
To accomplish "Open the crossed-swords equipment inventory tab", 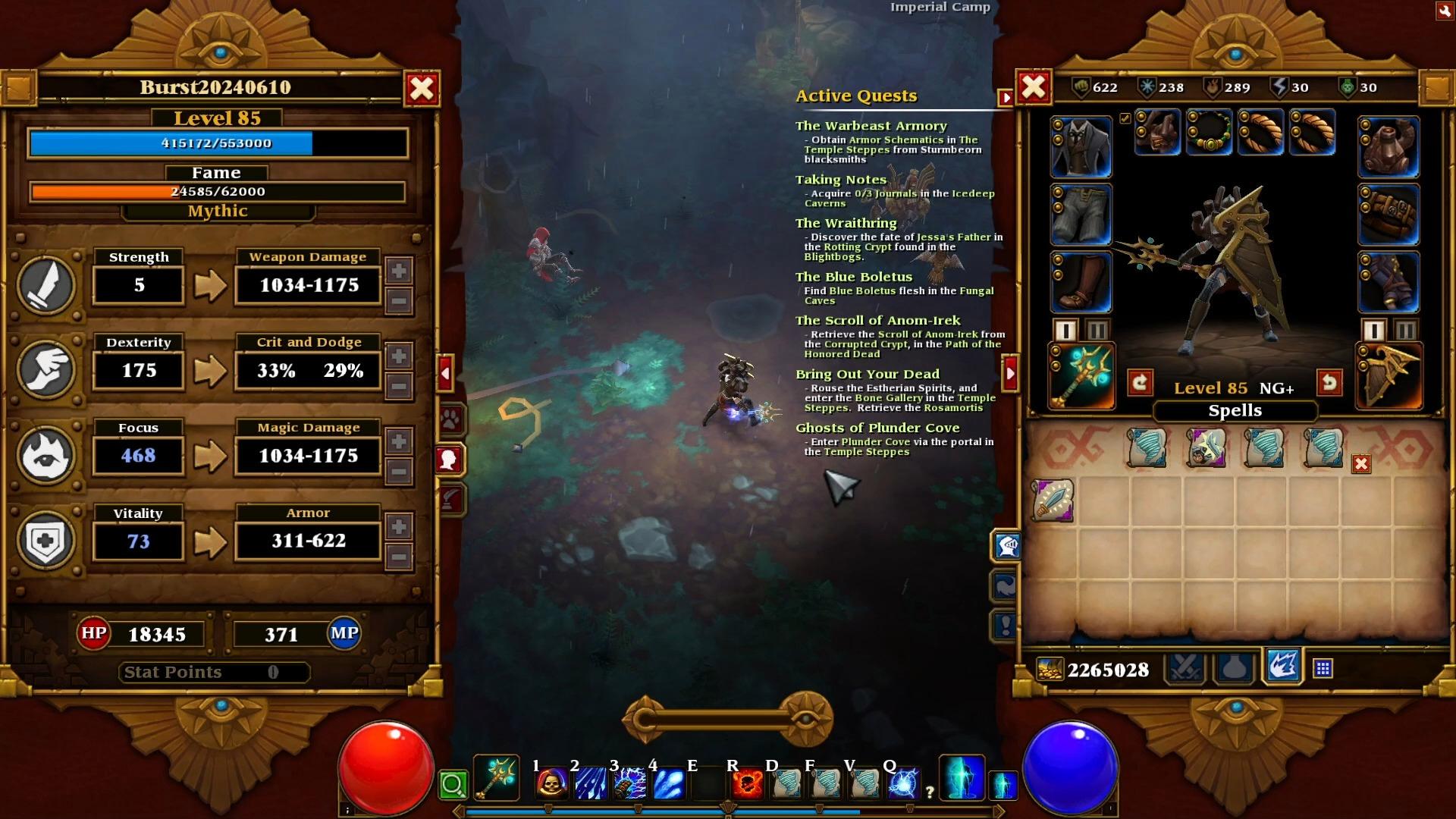I will tap(1185, 668).
